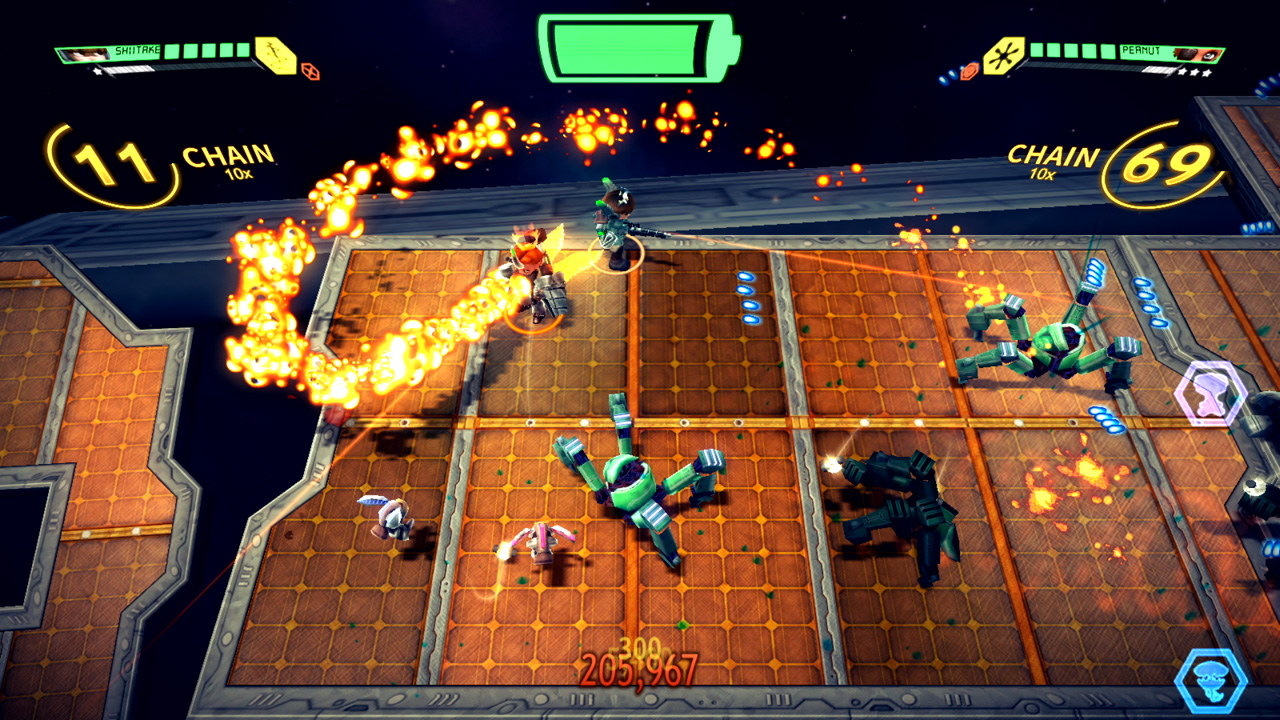Click the orange damage hexagon near Shiitake's gauge
The height and width of the screenshot is (720, 1280).
pos(311,70)
